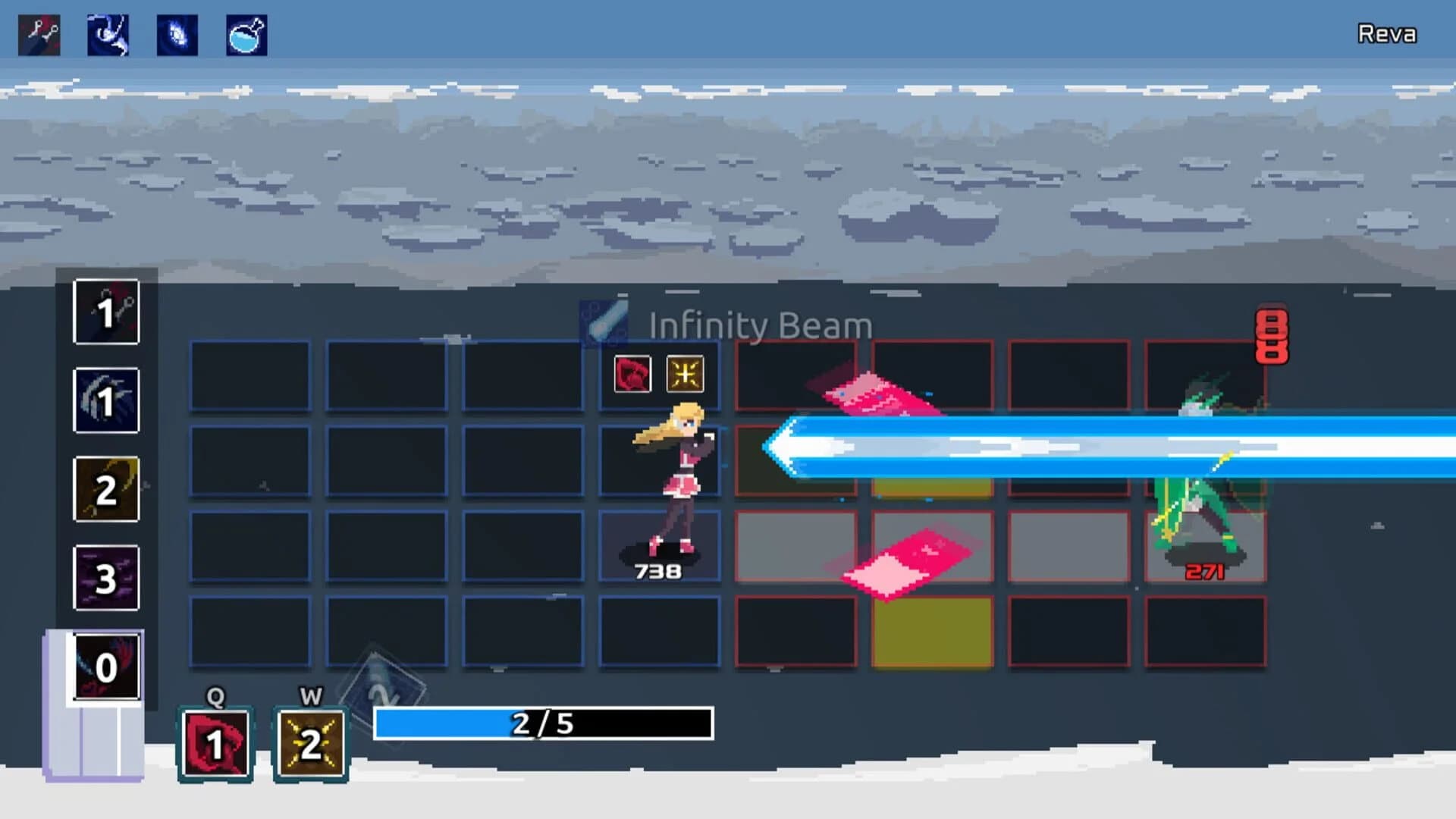Expand the blue slash card numbered 1
Viewport: 1456px width, 819px height.
pos(106,401)
